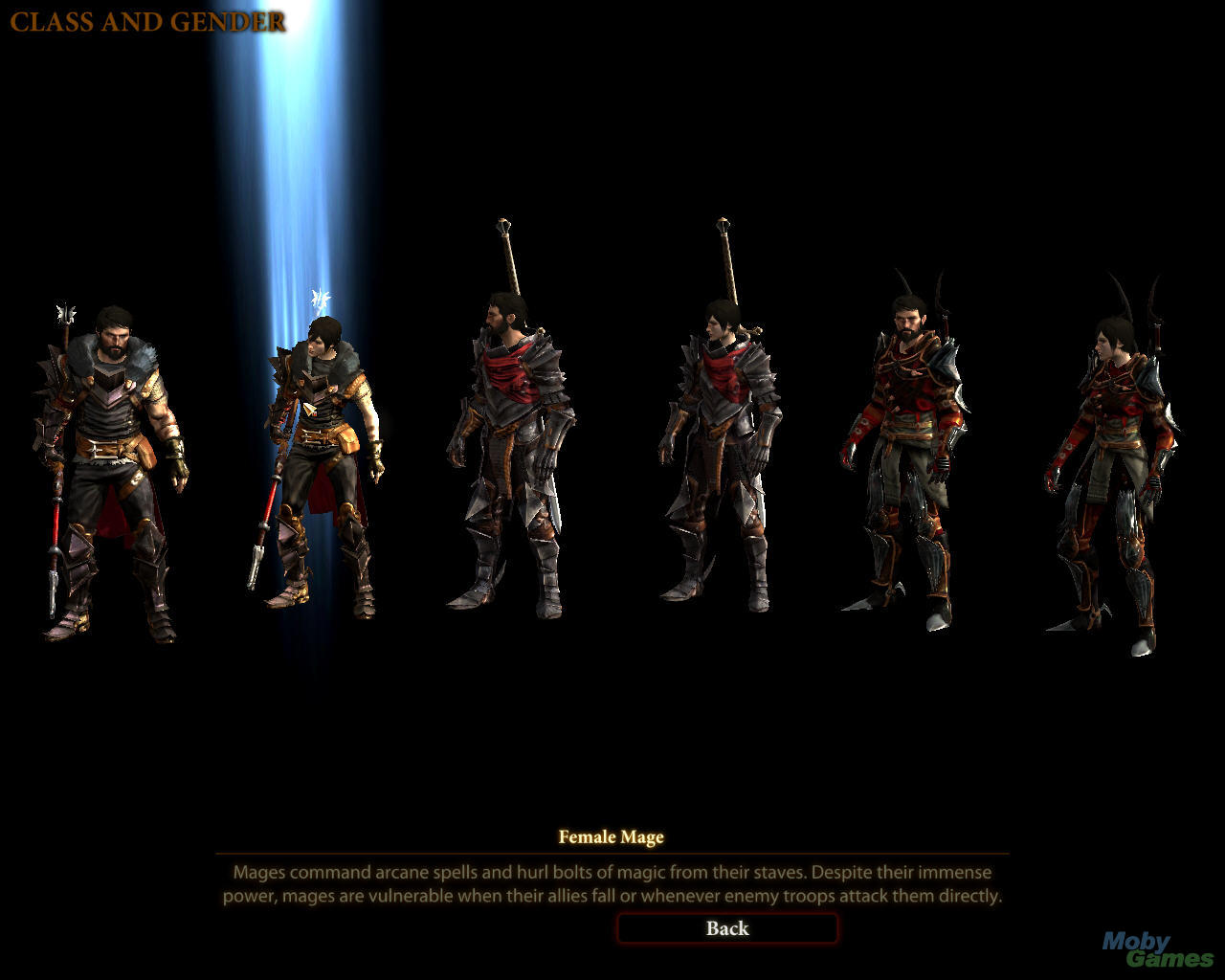Select the female warrior character
This screenshot has height=980, width=1225.
coord(720,450)
